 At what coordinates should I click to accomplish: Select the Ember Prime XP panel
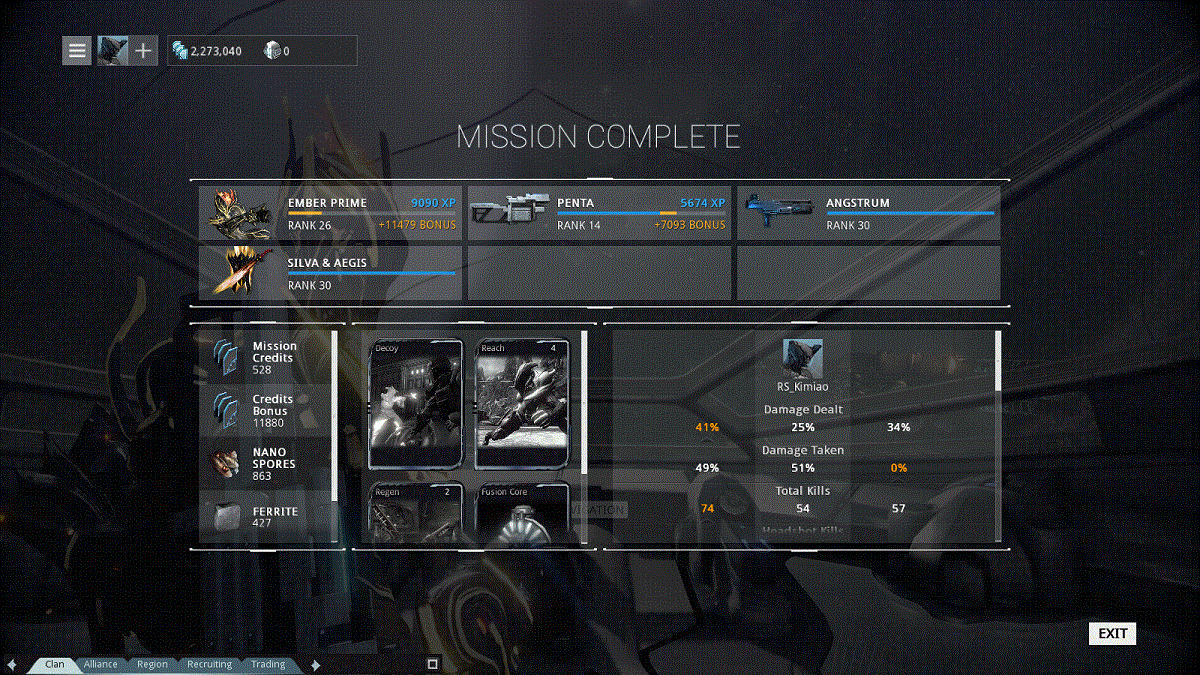click(330, 213)
